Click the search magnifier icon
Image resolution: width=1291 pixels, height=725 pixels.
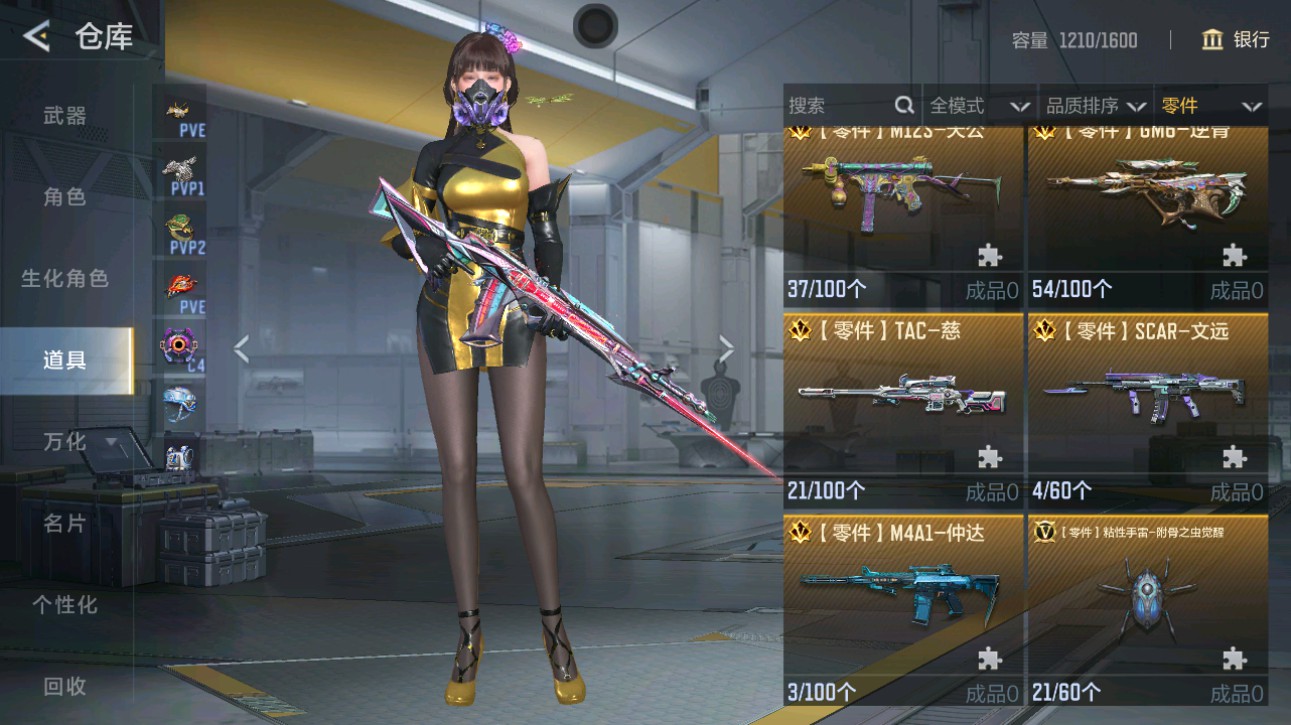point(903,104)
